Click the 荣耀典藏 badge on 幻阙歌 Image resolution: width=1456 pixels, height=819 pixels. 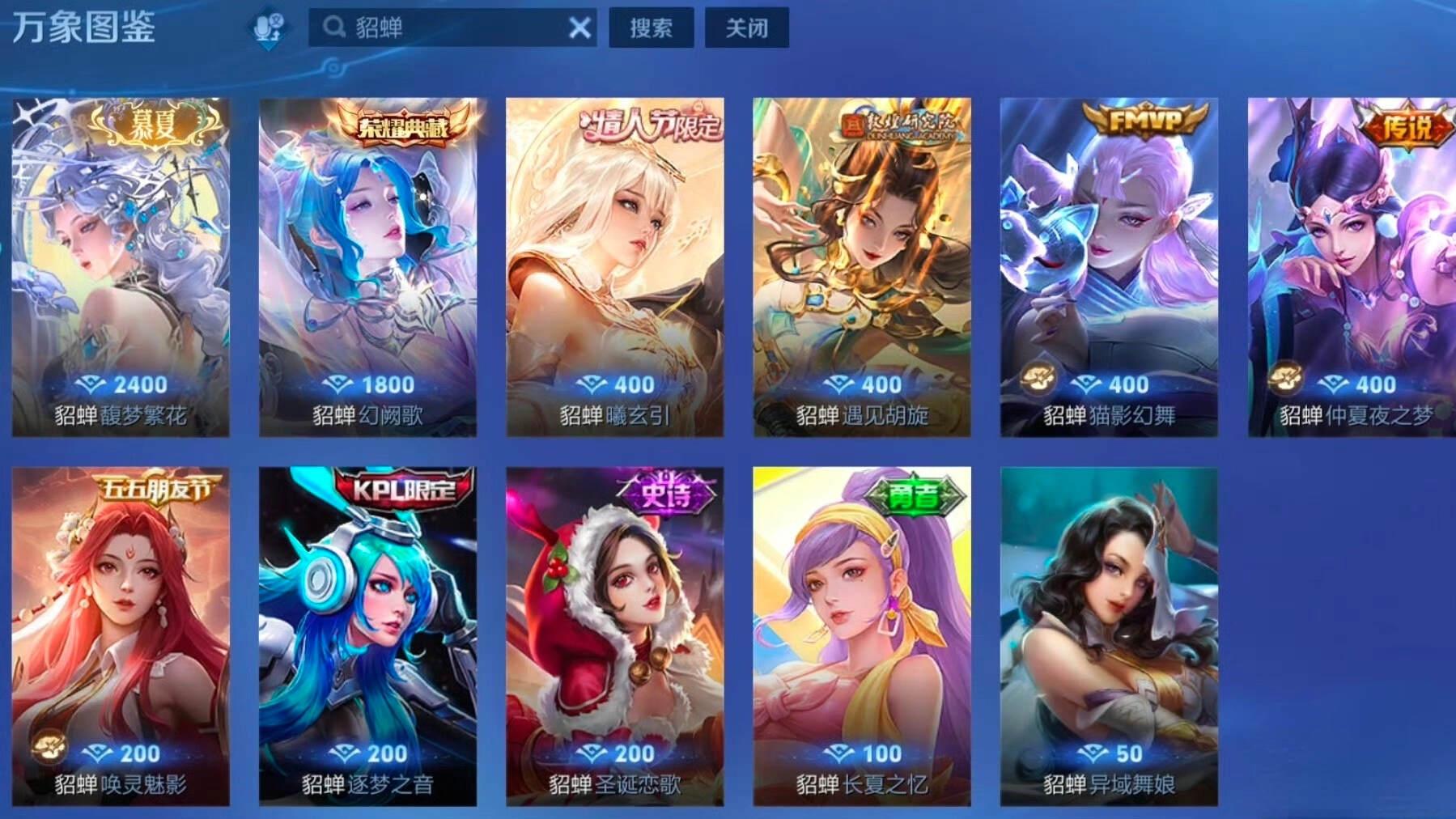[401, 125]
